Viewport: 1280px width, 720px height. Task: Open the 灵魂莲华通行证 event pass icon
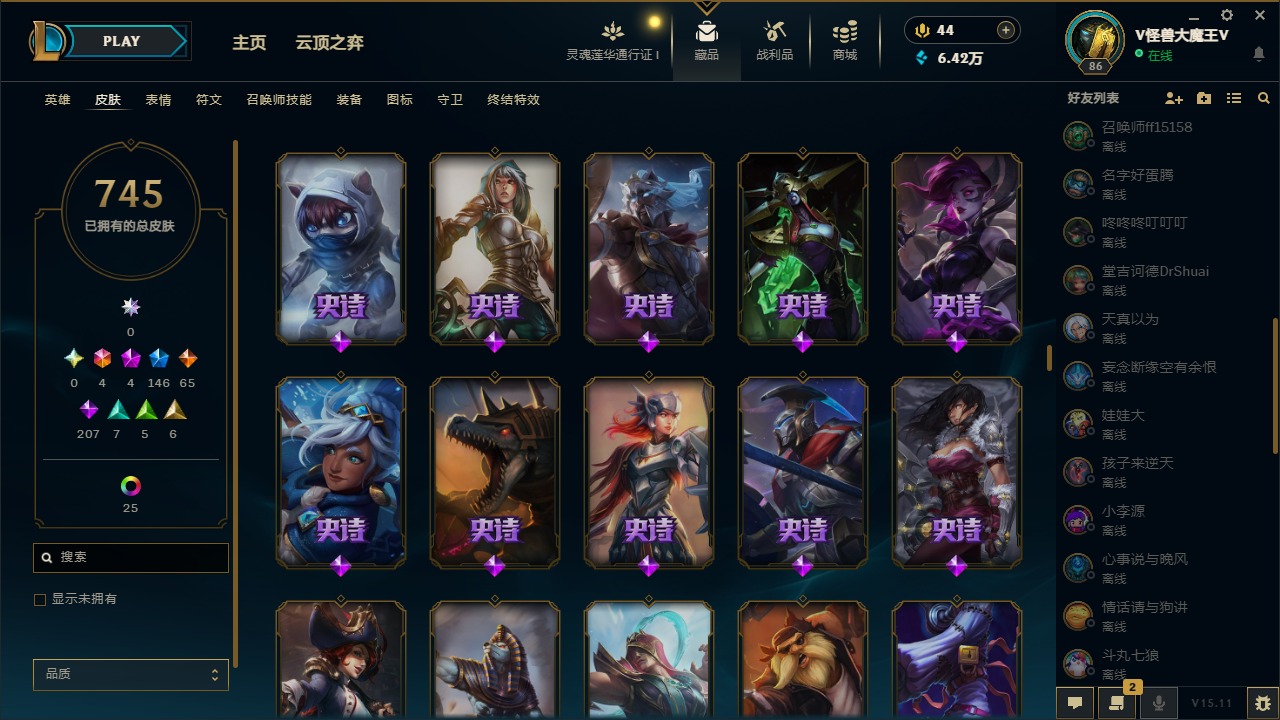pos(613,30)
